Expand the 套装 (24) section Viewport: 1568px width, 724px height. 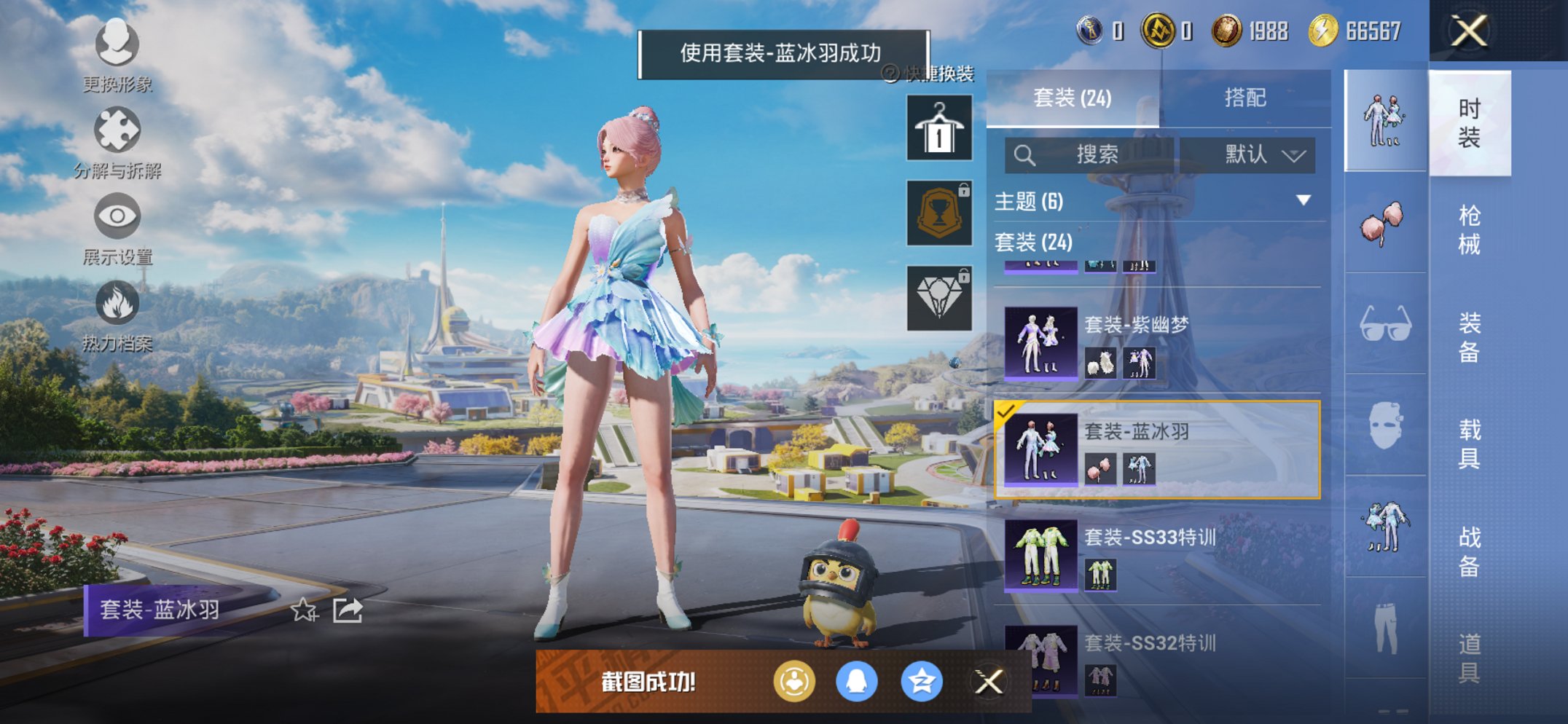(1035, 243)
